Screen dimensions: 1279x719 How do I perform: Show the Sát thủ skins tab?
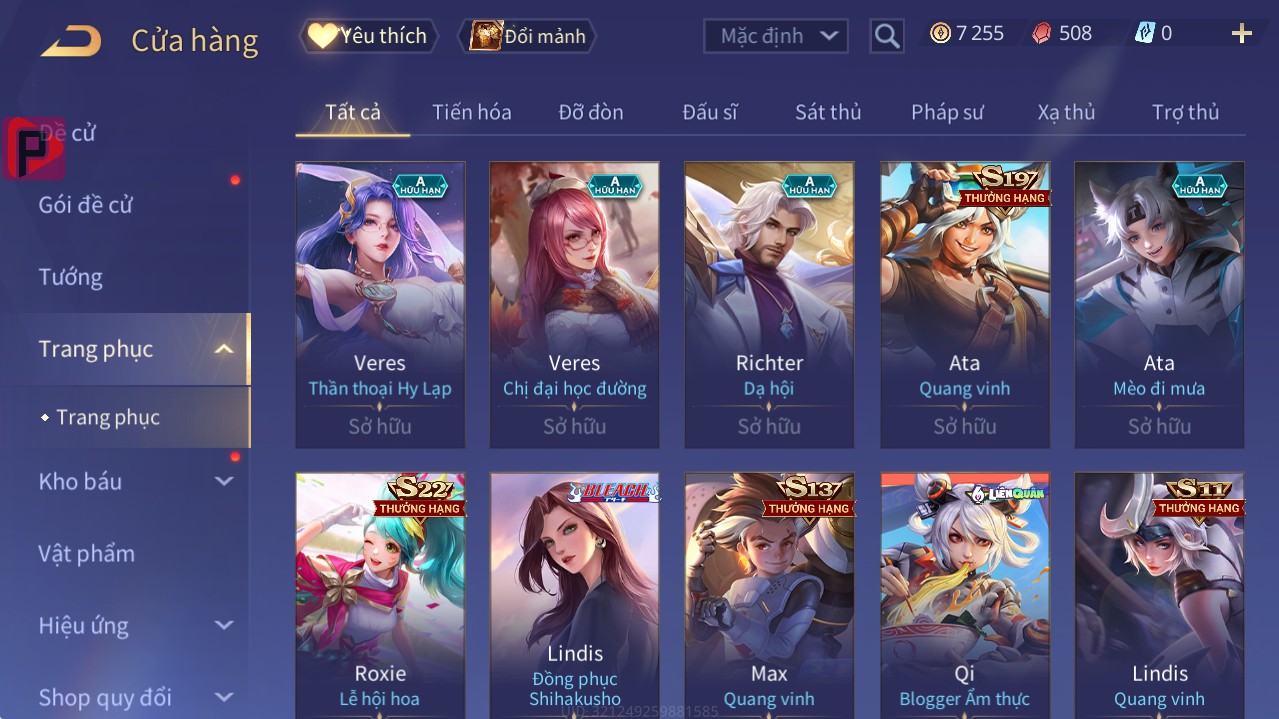827,112
